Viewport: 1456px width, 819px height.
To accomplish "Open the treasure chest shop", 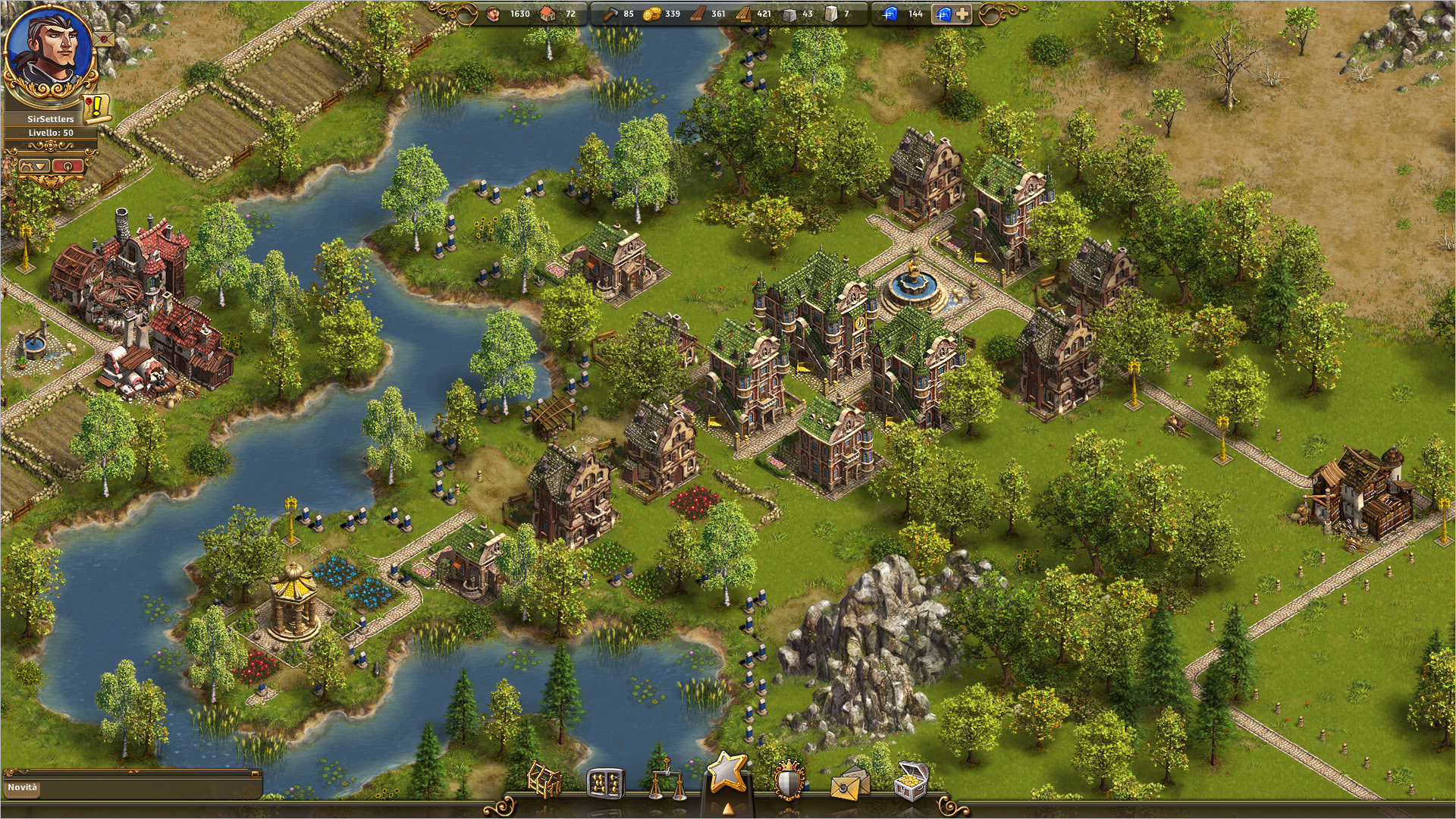I will 910,781.
